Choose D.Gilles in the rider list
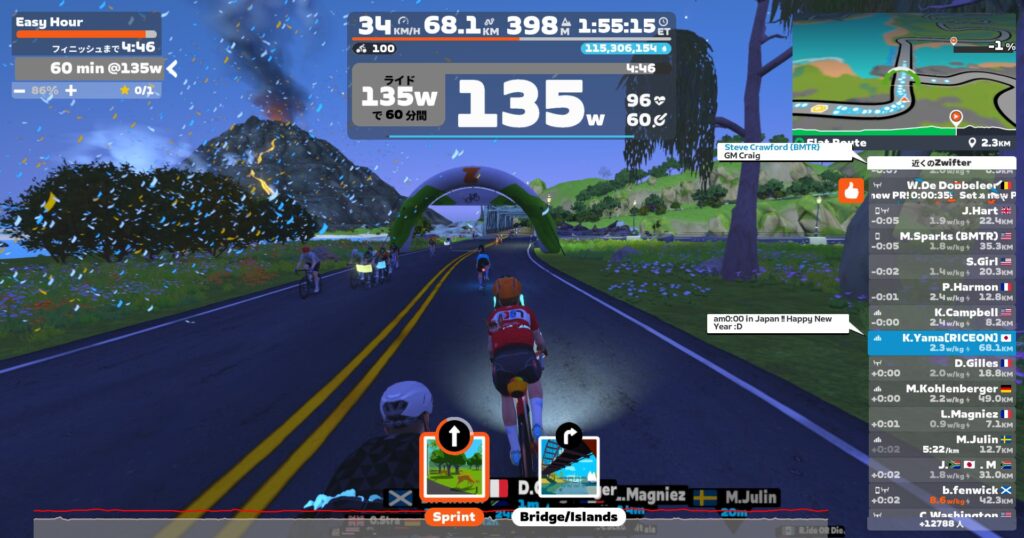The width and height of the screenshot is (1024, 538). [940, 368]
